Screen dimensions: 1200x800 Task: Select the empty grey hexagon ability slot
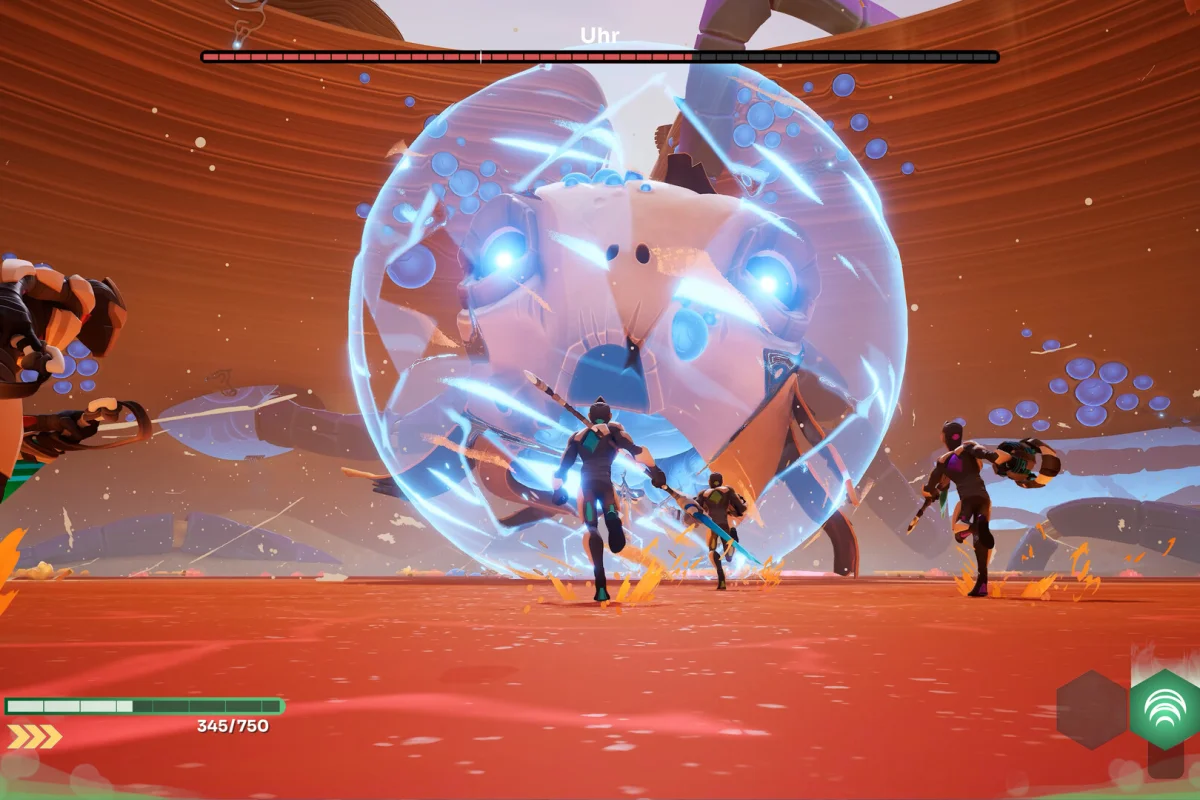click(x=1091, y=710)
